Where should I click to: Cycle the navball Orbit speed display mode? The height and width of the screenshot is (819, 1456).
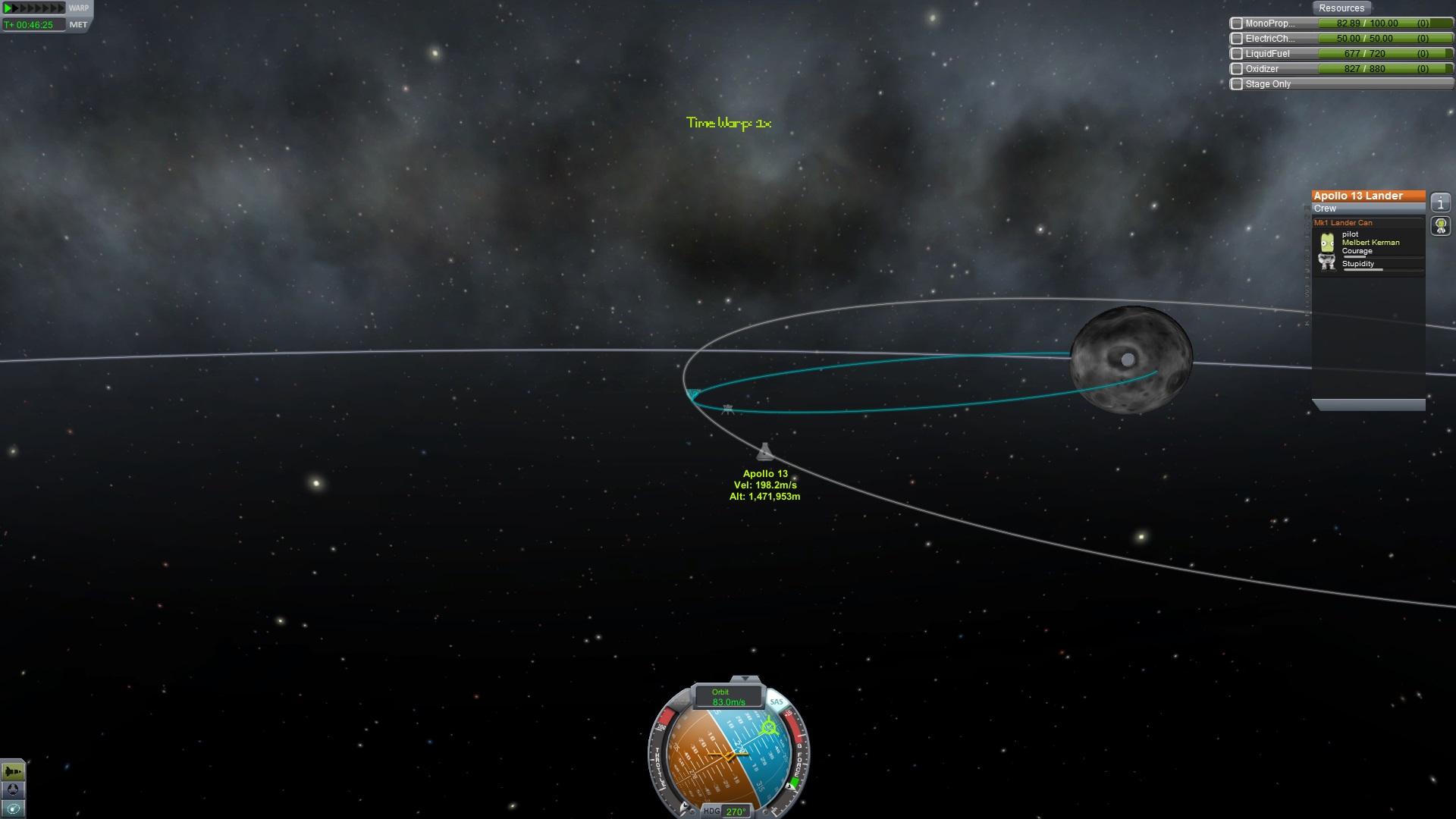click(728, 697)
